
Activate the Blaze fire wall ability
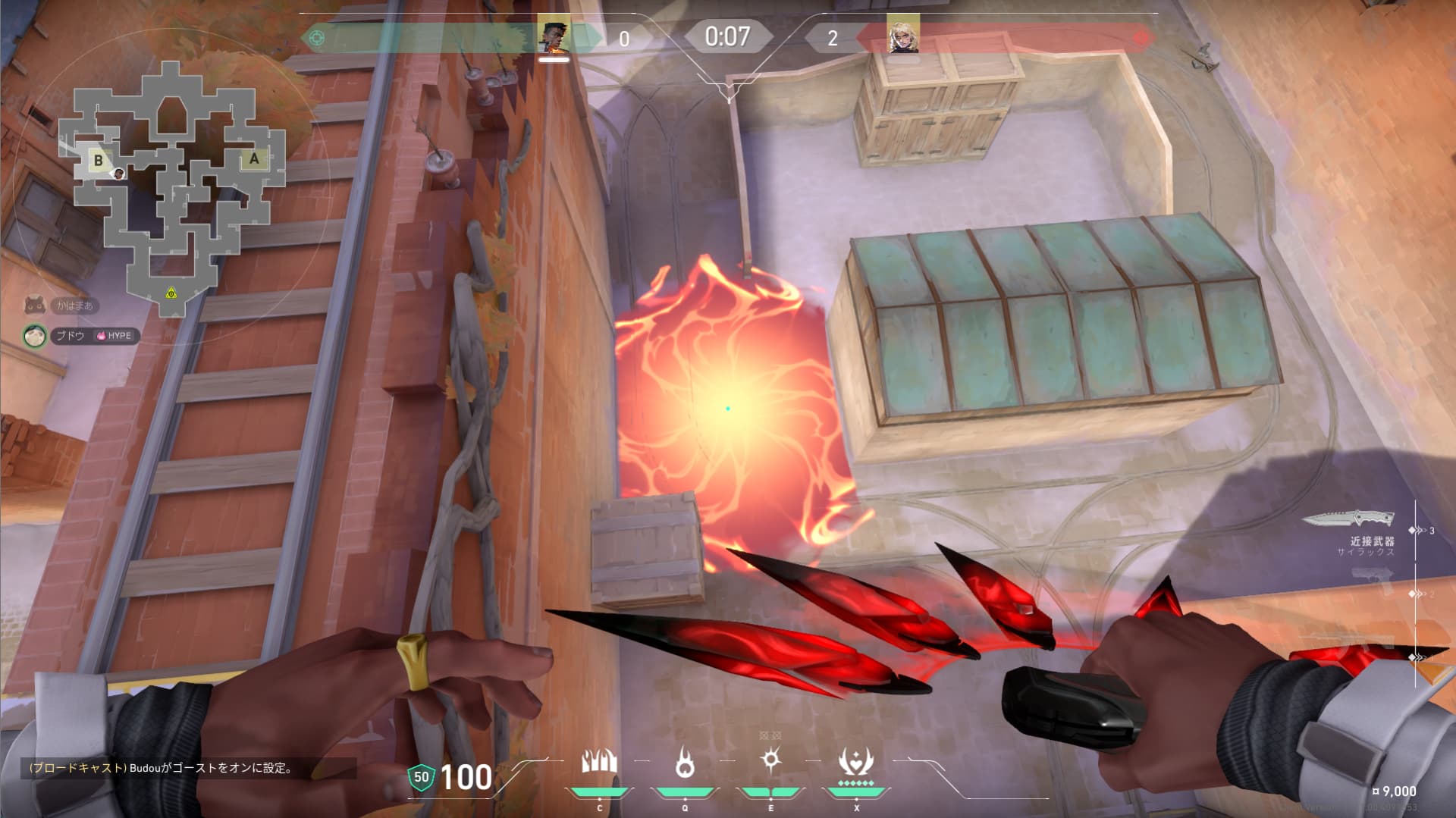(x=599, y=763)
